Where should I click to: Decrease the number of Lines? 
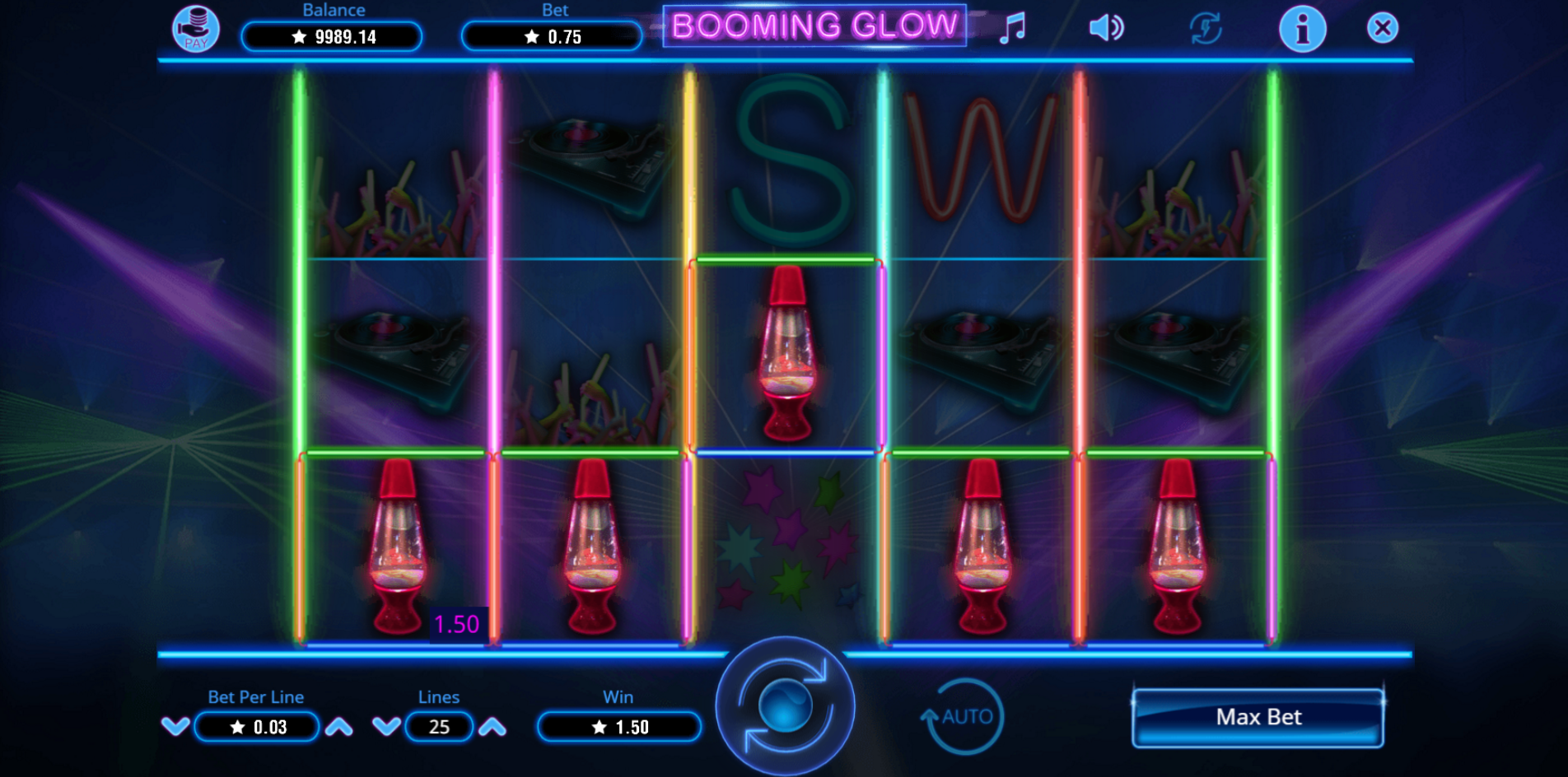coord(386,727)
